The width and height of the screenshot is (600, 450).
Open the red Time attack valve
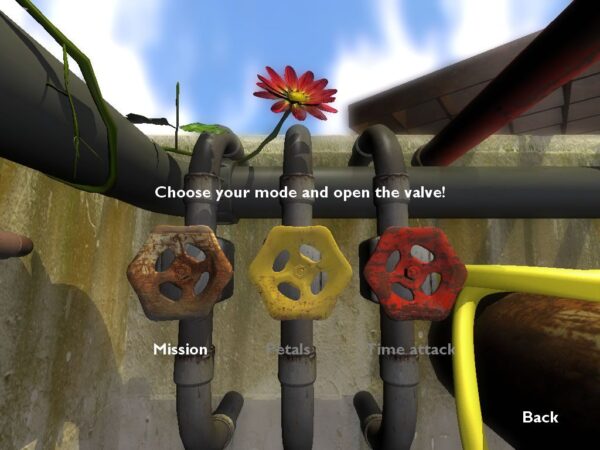tap(414, 272)
